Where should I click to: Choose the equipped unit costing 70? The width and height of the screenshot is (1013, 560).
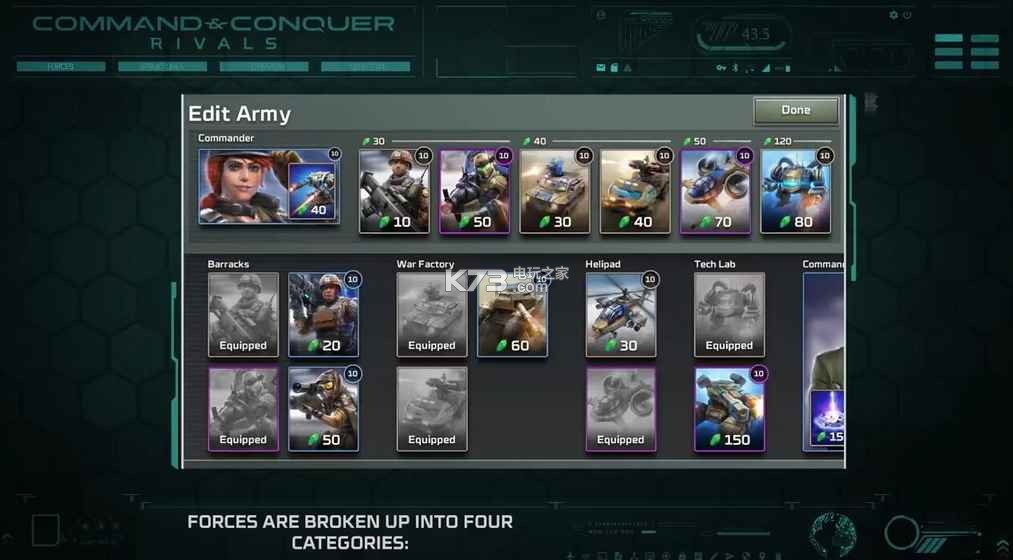coord(716,191)
